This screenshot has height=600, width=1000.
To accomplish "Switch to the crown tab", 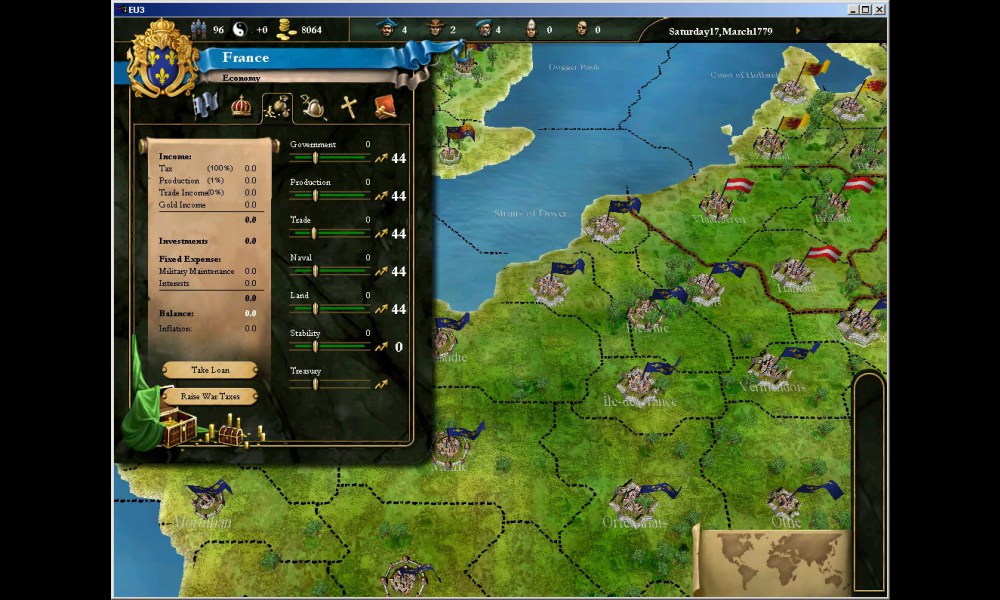I will pos(241,106).
